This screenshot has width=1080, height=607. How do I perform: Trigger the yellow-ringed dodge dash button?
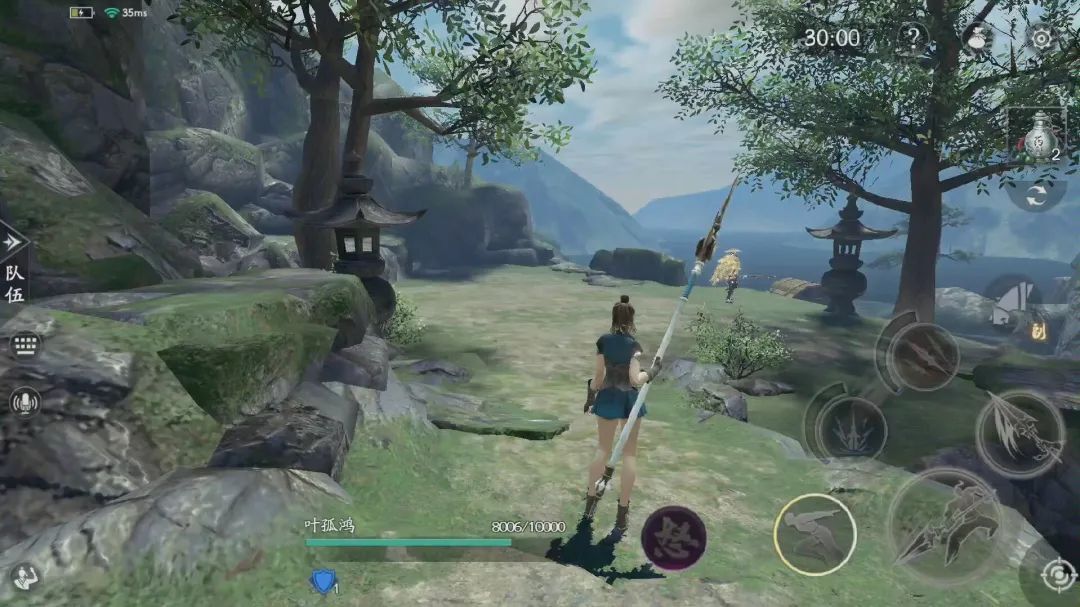click(814, 535)
